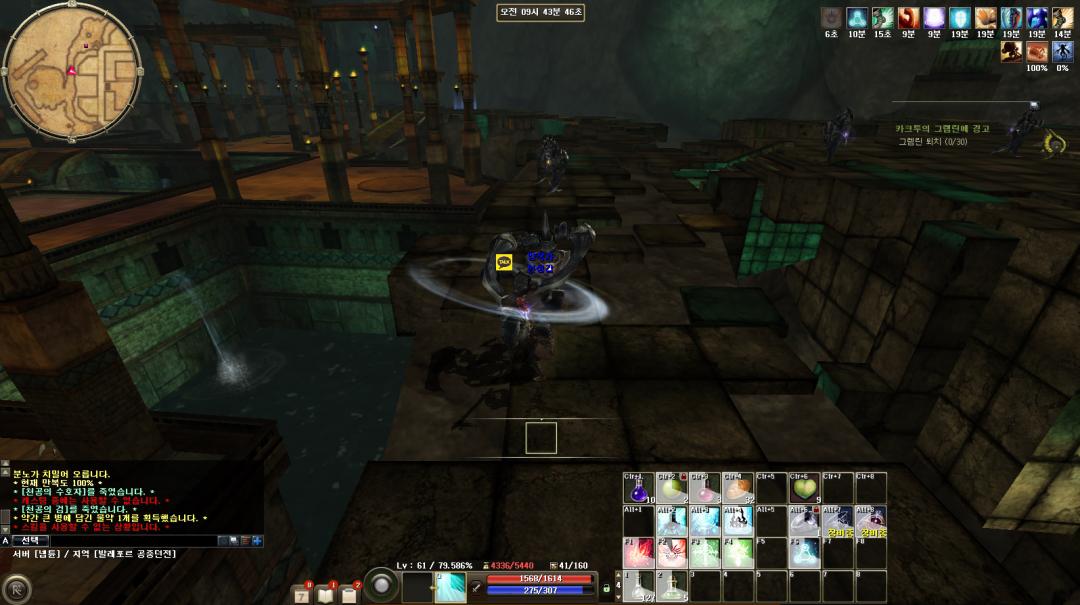
Task: Use the green heart item in Ctrl+6
Action: 804,488
